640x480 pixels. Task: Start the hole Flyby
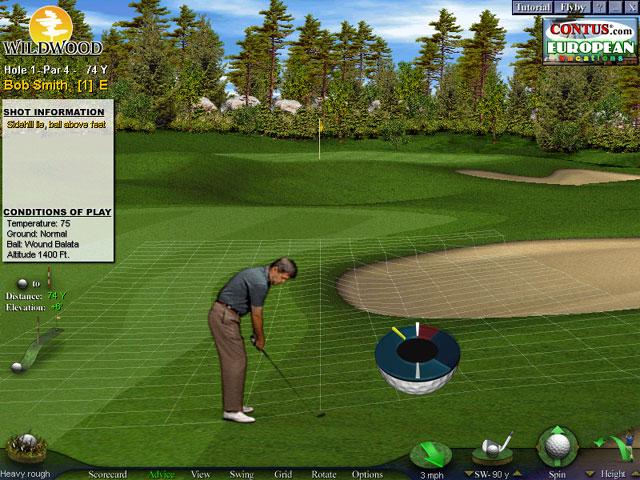coord(573,7)
